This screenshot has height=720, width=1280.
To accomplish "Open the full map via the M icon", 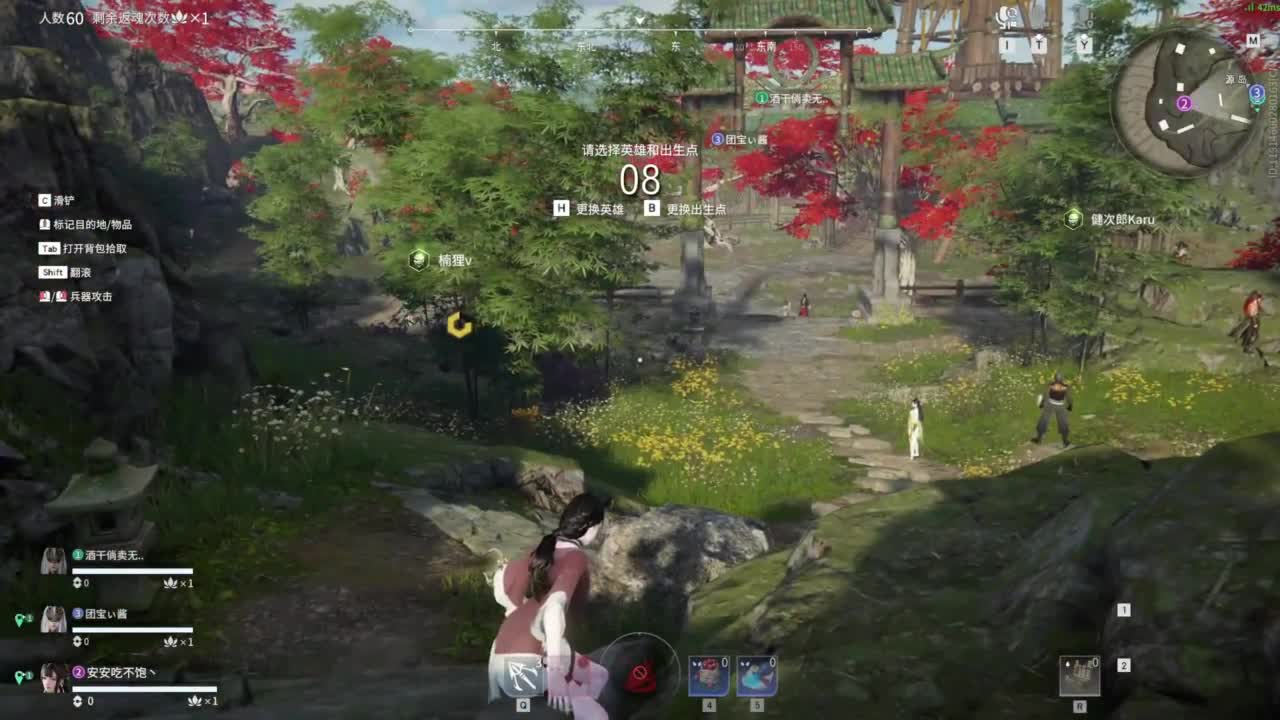I will (1254, 42).
